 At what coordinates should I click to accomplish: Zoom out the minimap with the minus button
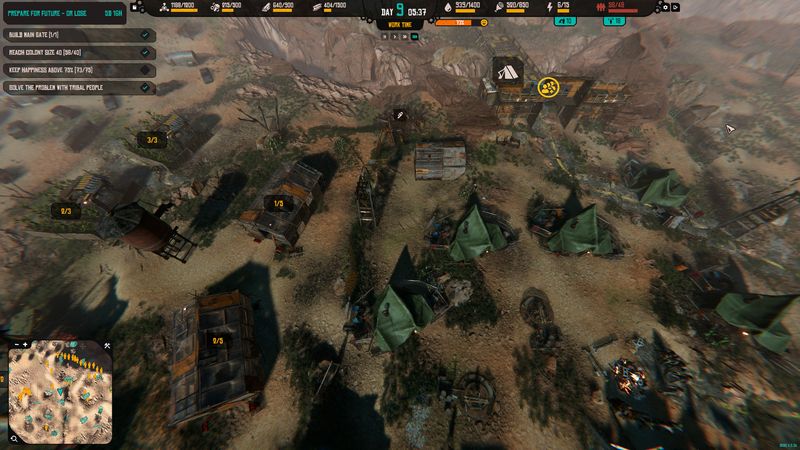coord(16,346)
